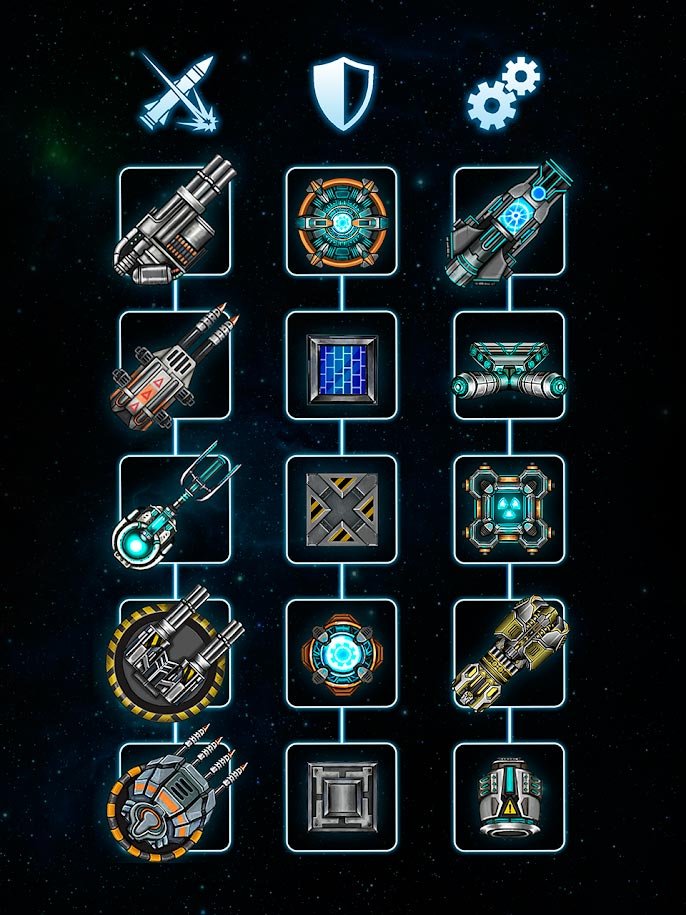Choose the hazard-striped armor plate

(341, 509)
